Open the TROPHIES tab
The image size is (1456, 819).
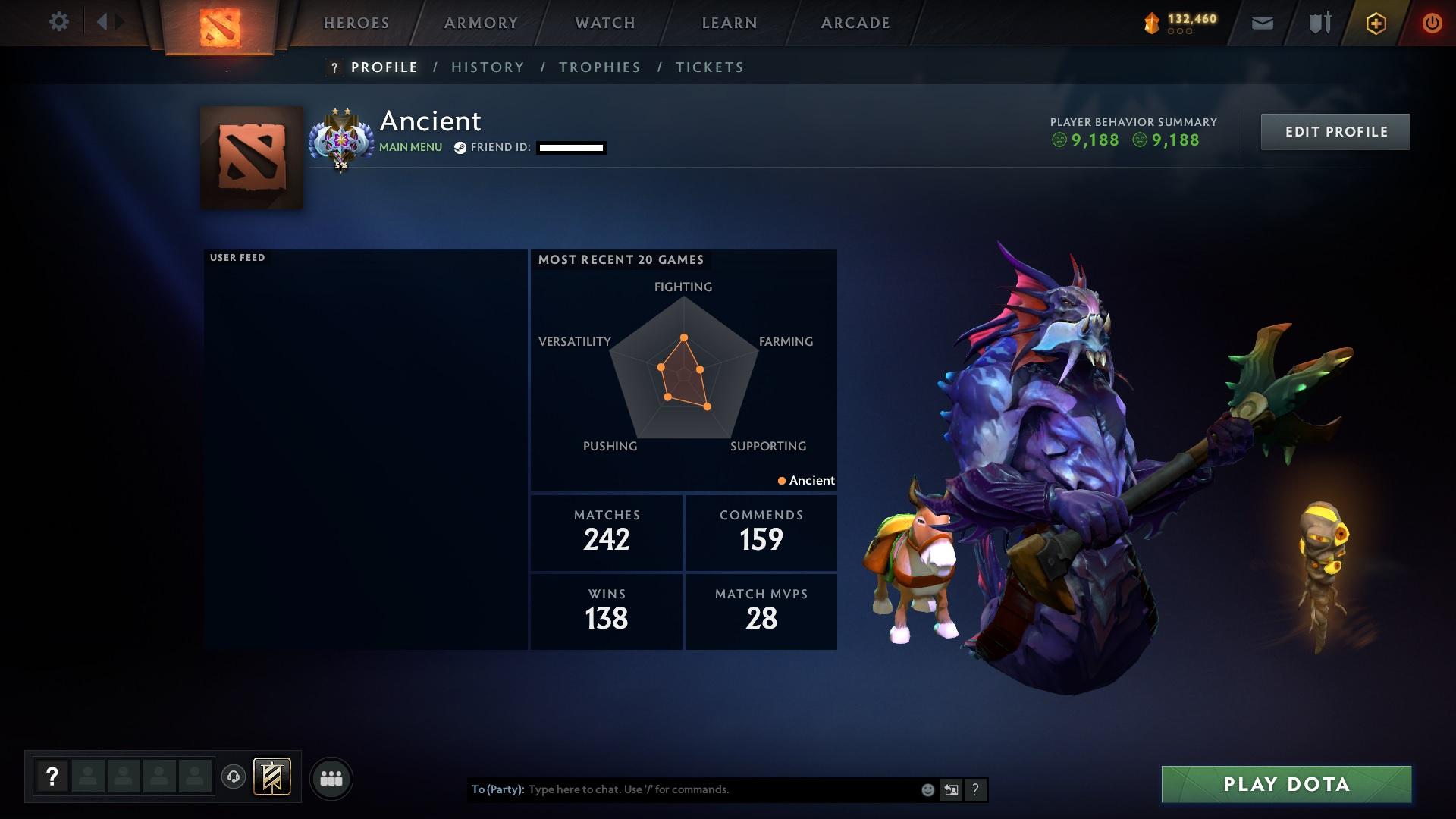599,67
